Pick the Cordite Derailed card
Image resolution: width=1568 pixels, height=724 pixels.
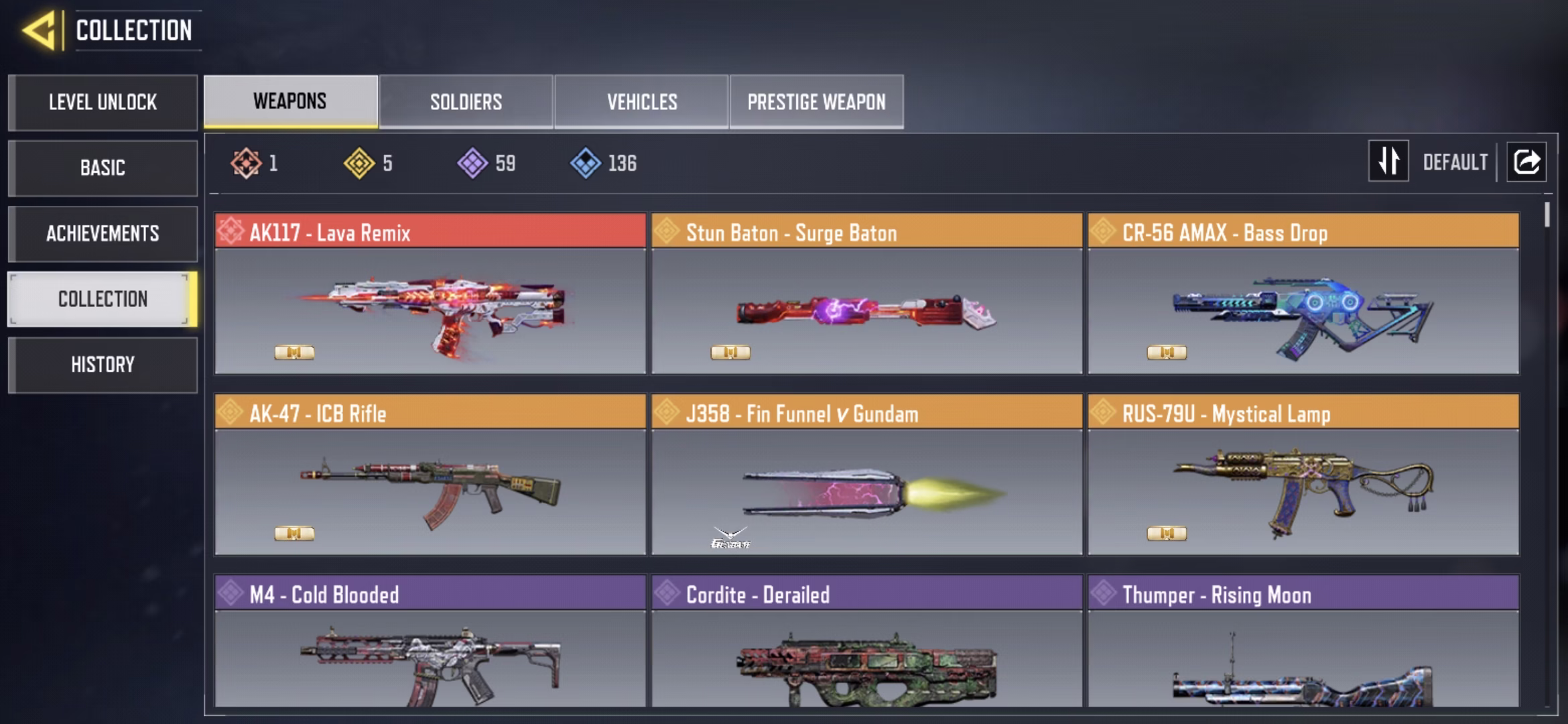pyautogui.click(x=866, y=642)
